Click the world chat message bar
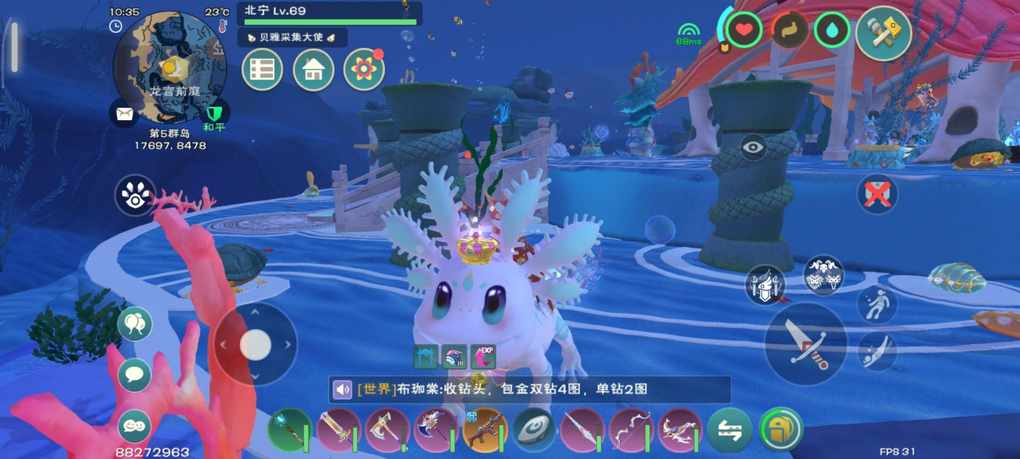Viewport: 1020px width, 459px height. (530, 390)
